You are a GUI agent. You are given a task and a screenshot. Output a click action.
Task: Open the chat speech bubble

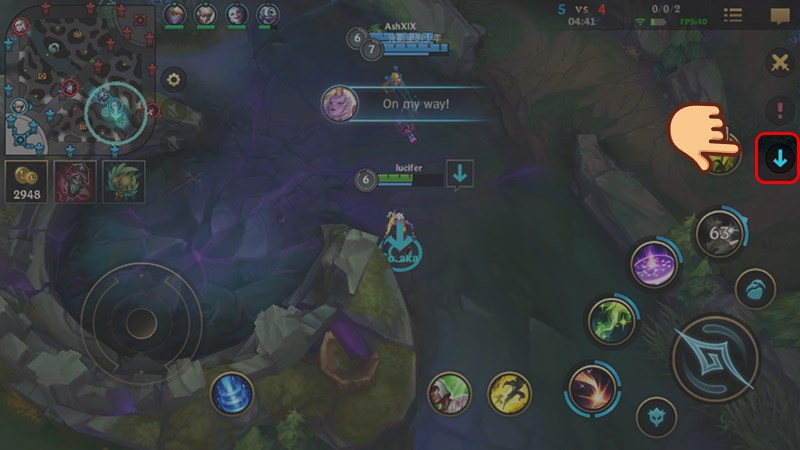pyautogui.click(x=779, y=16)
